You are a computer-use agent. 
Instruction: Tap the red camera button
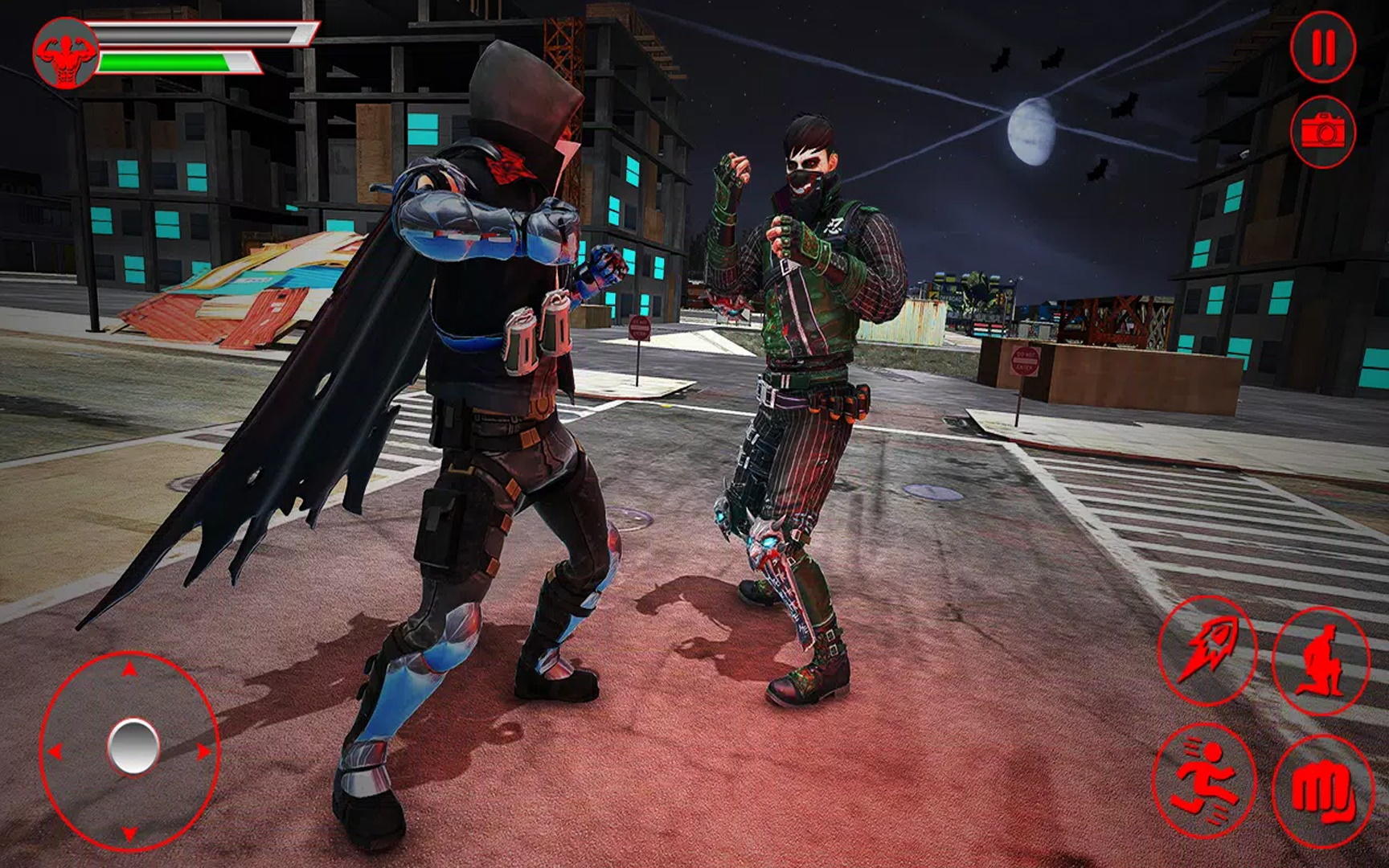[1323, 131]
